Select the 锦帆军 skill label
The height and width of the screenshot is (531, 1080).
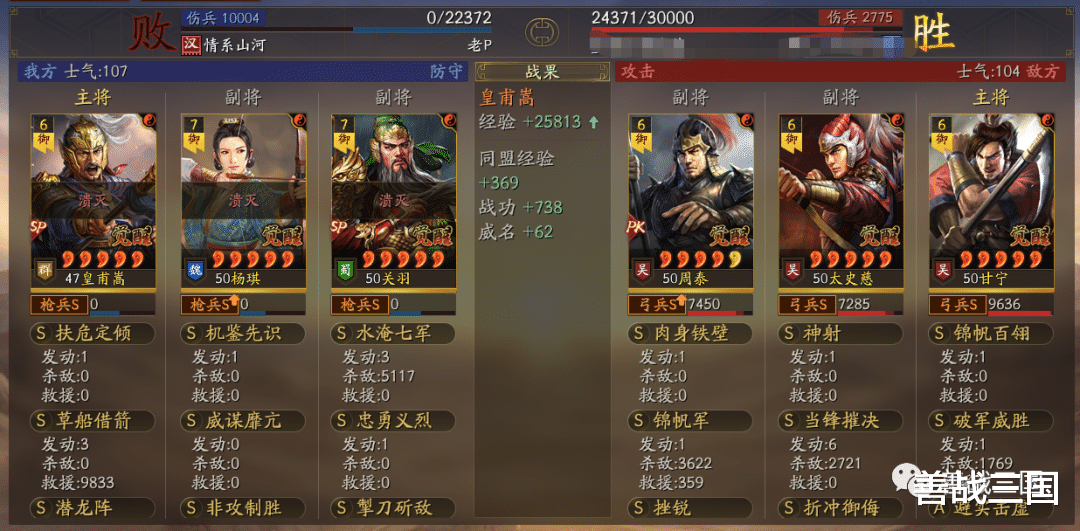tap(690, 421)
